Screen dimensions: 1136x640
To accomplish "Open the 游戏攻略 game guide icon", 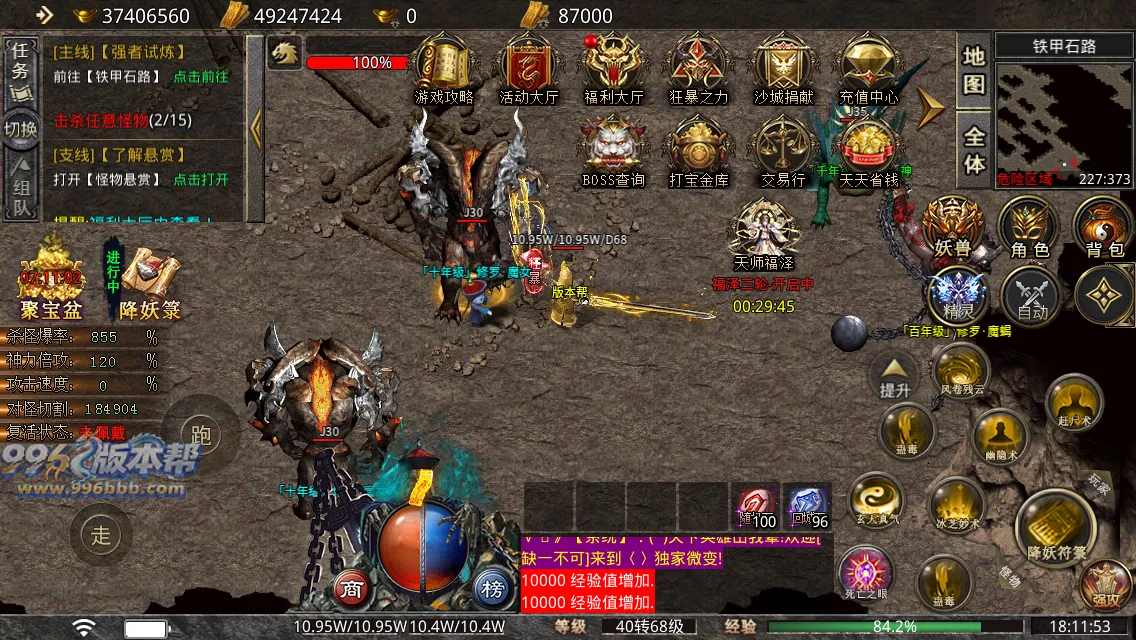I will (445, 66).
